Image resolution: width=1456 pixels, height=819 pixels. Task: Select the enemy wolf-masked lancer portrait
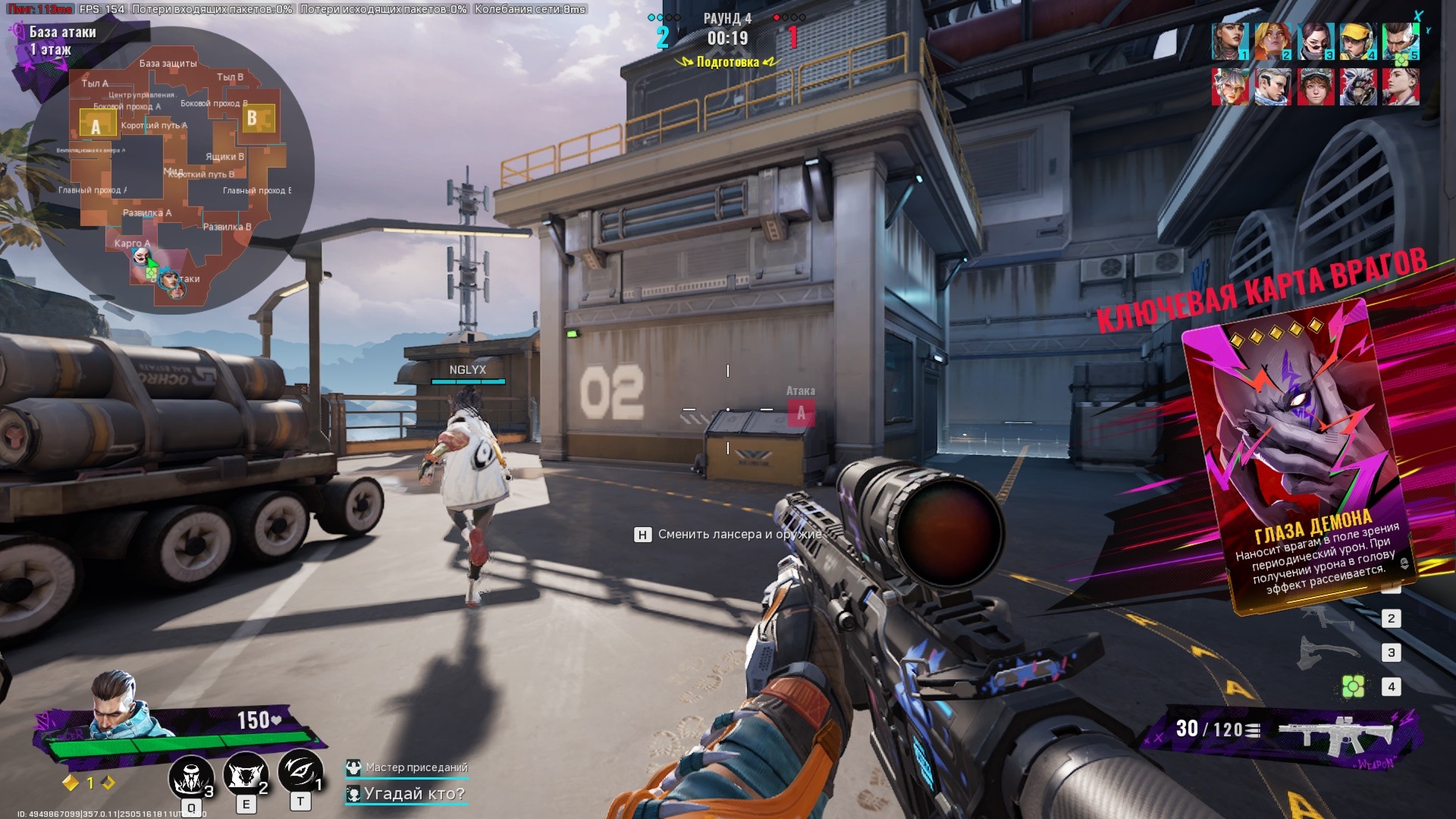coord(1357,86)
